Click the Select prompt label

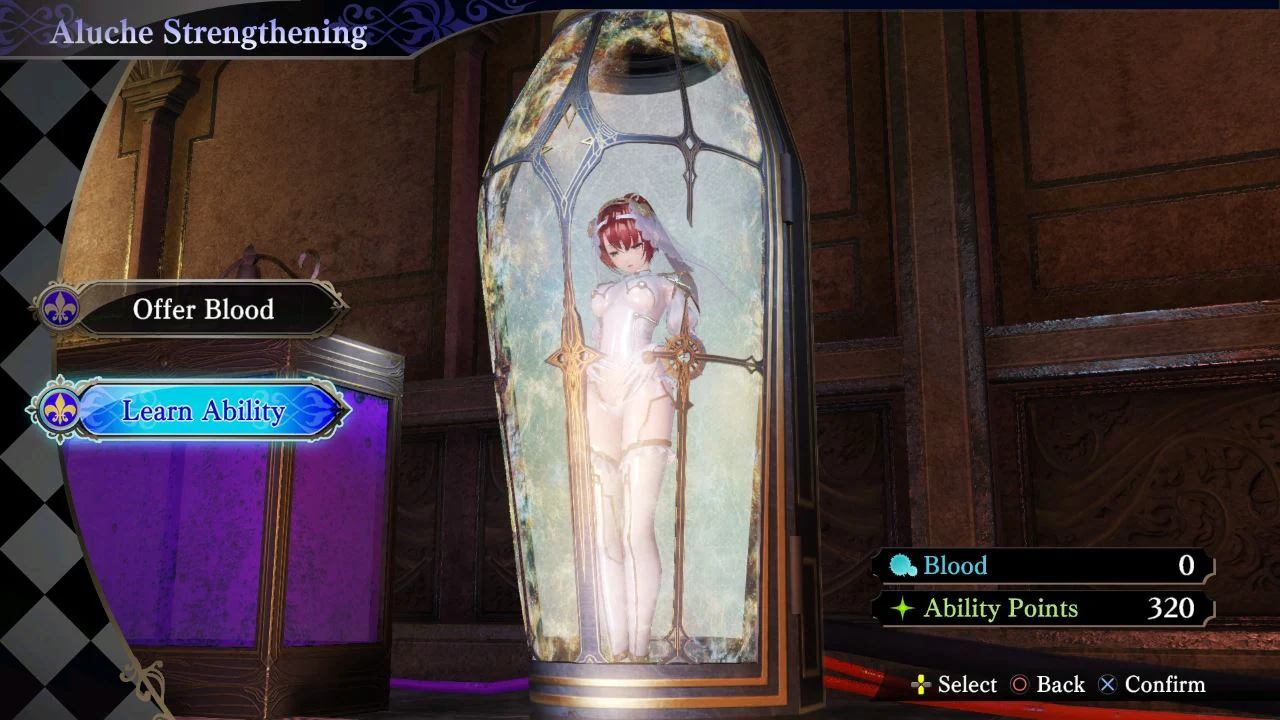[966, 685]
